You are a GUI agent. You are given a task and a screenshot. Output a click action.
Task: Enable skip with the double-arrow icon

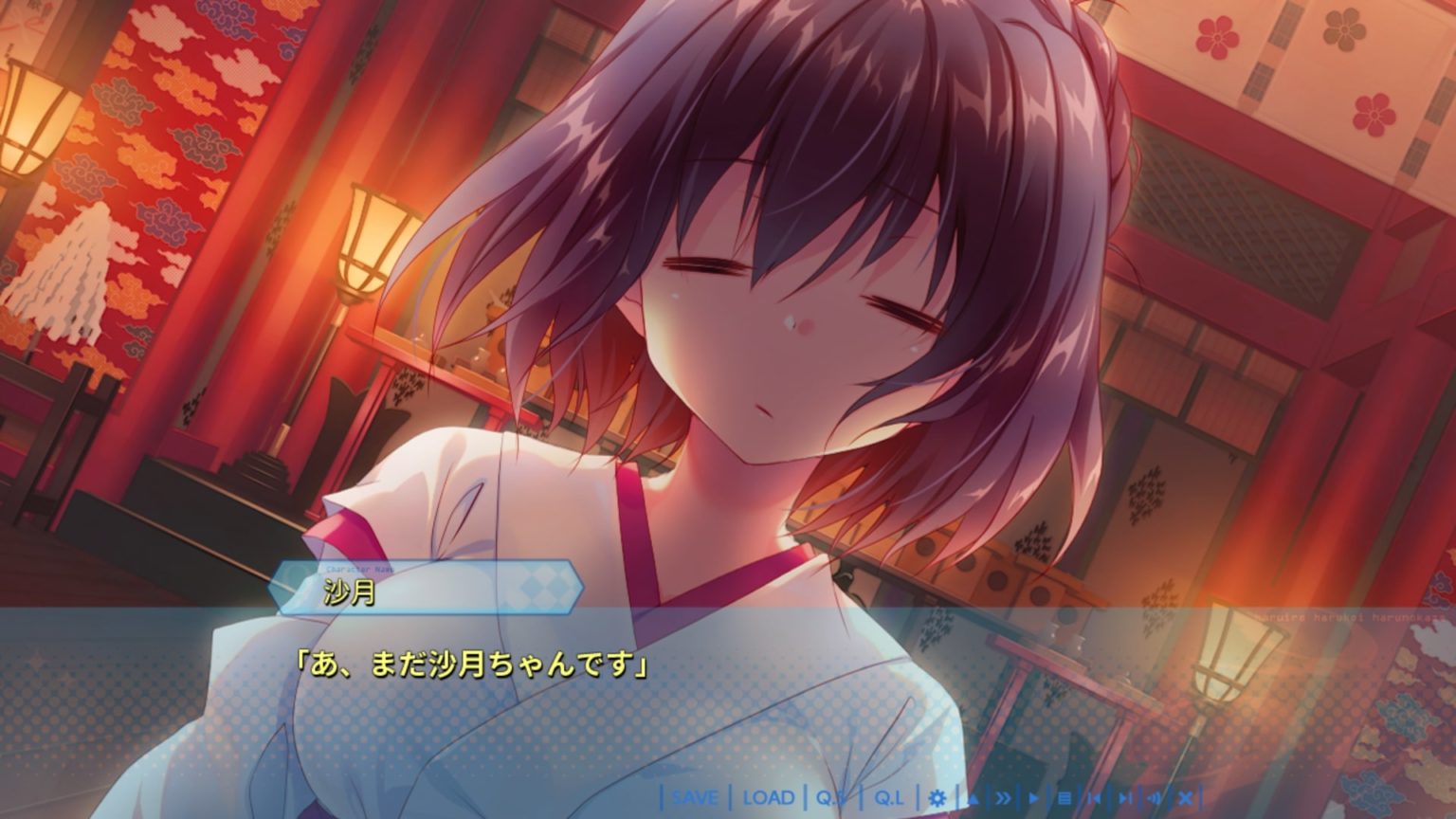[x=1003, y=797]
